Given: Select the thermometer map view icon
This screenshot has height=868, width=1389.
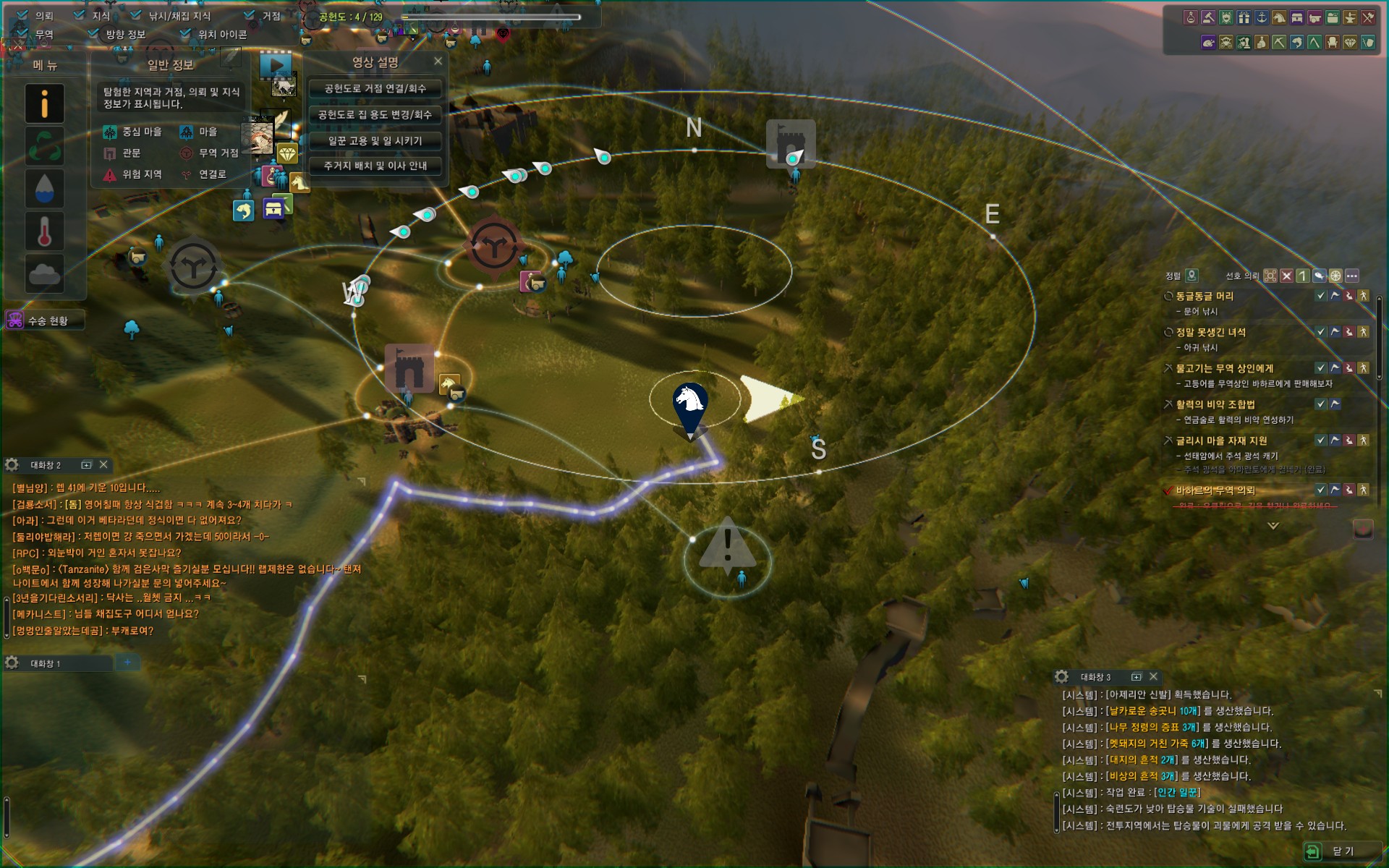Looking at the screenshot, I should coord(44,231).
